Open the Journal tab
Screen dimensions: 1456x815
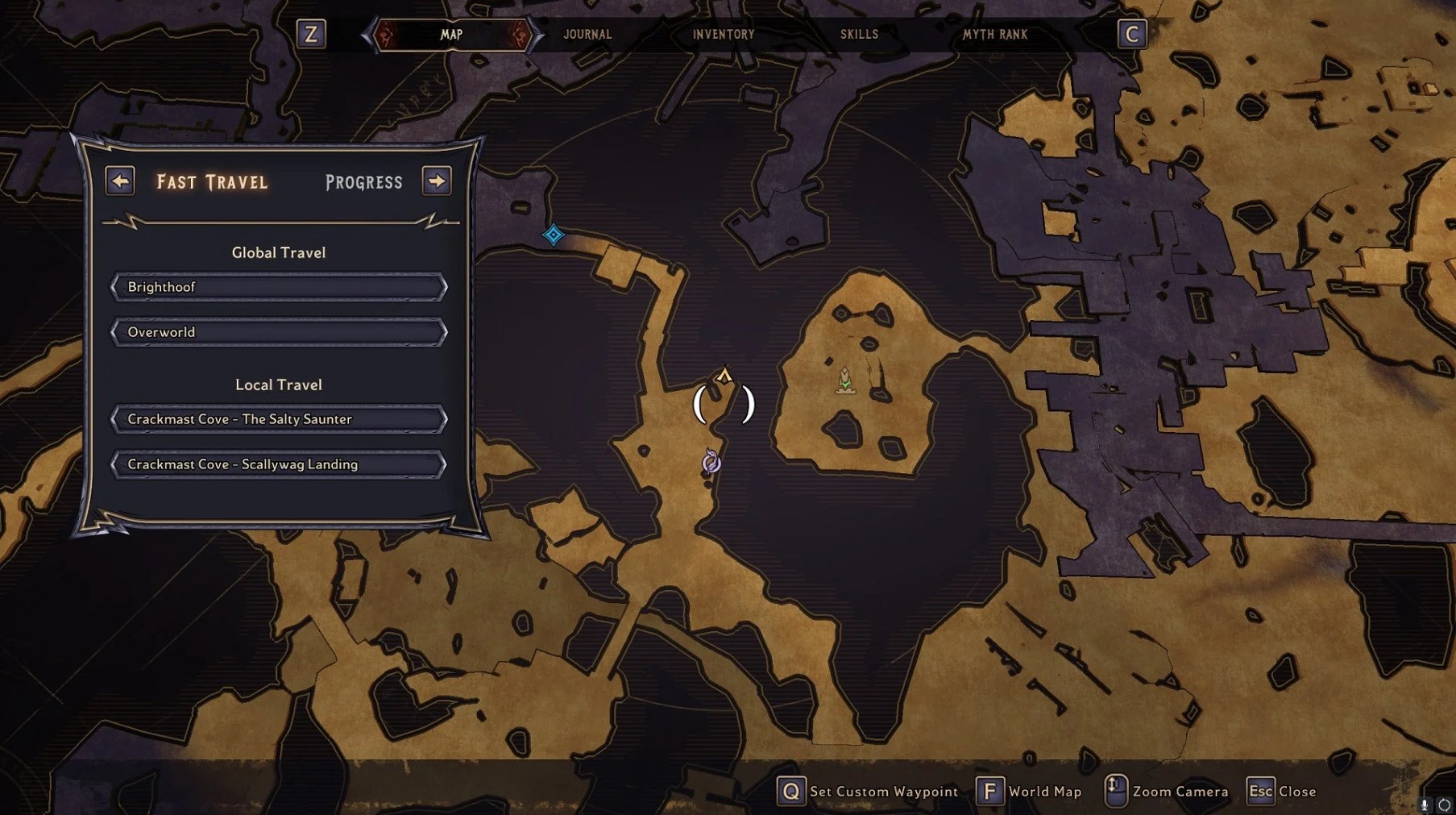tap(587, 35)
